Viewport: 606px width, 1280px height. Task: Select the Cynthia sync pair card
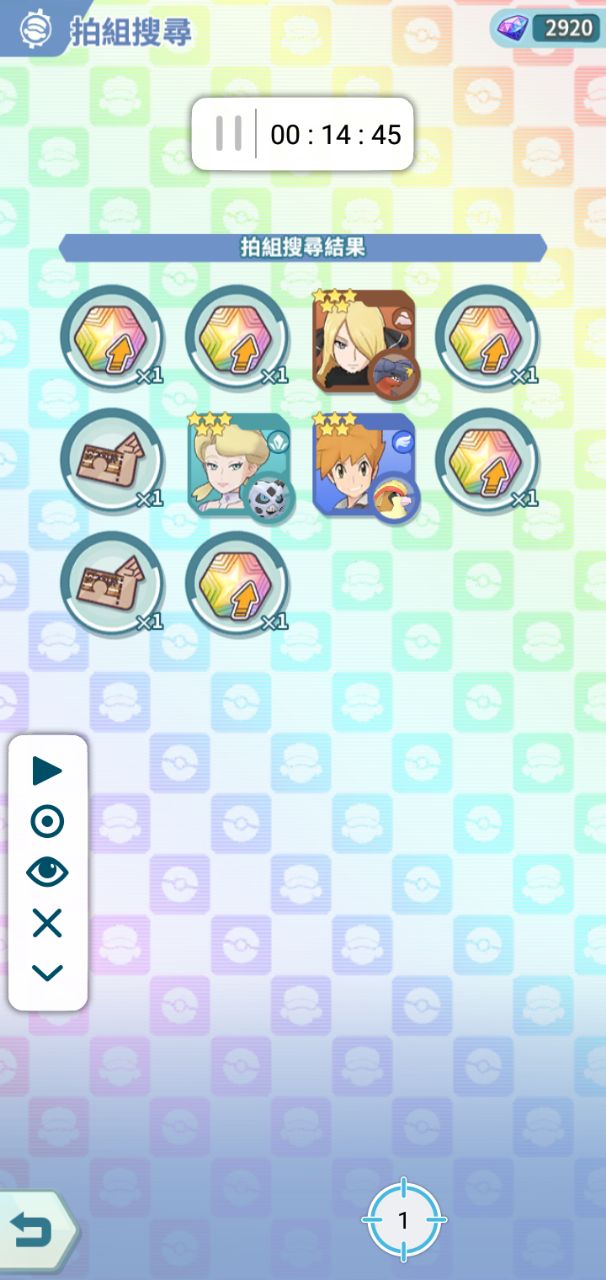point(364,340)
